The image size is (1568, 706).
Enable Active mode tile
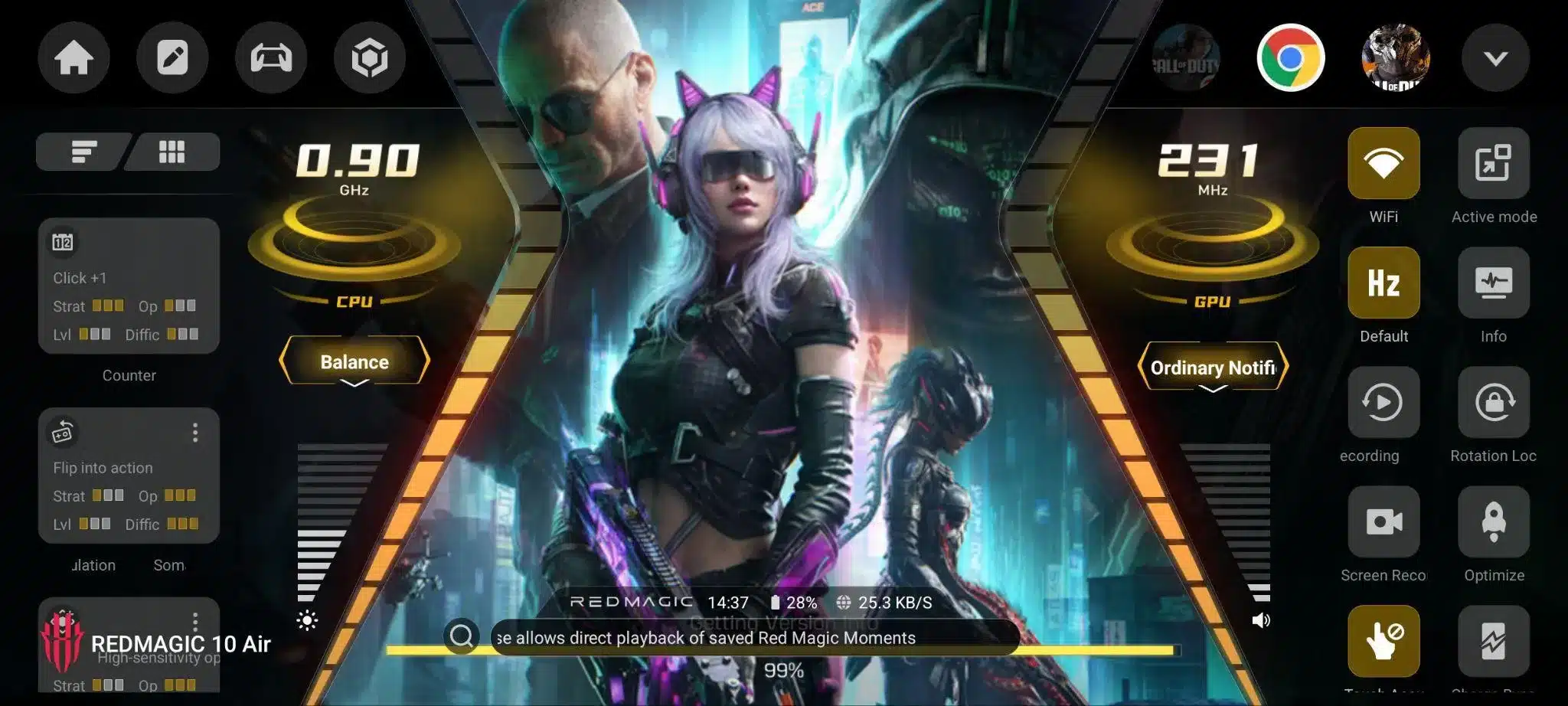1493,163
